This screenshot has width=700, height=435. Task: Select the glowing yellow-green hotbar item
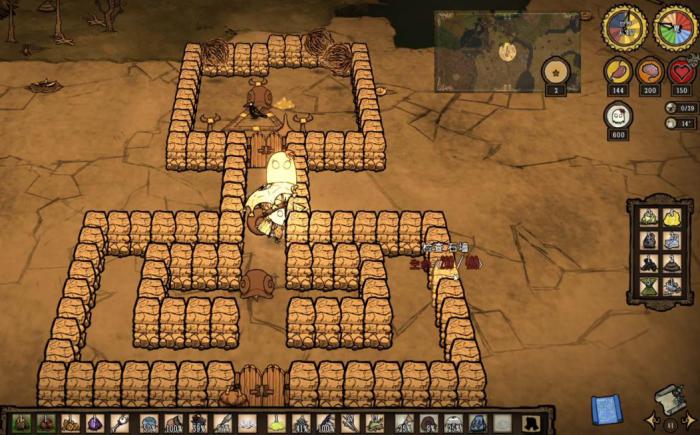[275, 424]
